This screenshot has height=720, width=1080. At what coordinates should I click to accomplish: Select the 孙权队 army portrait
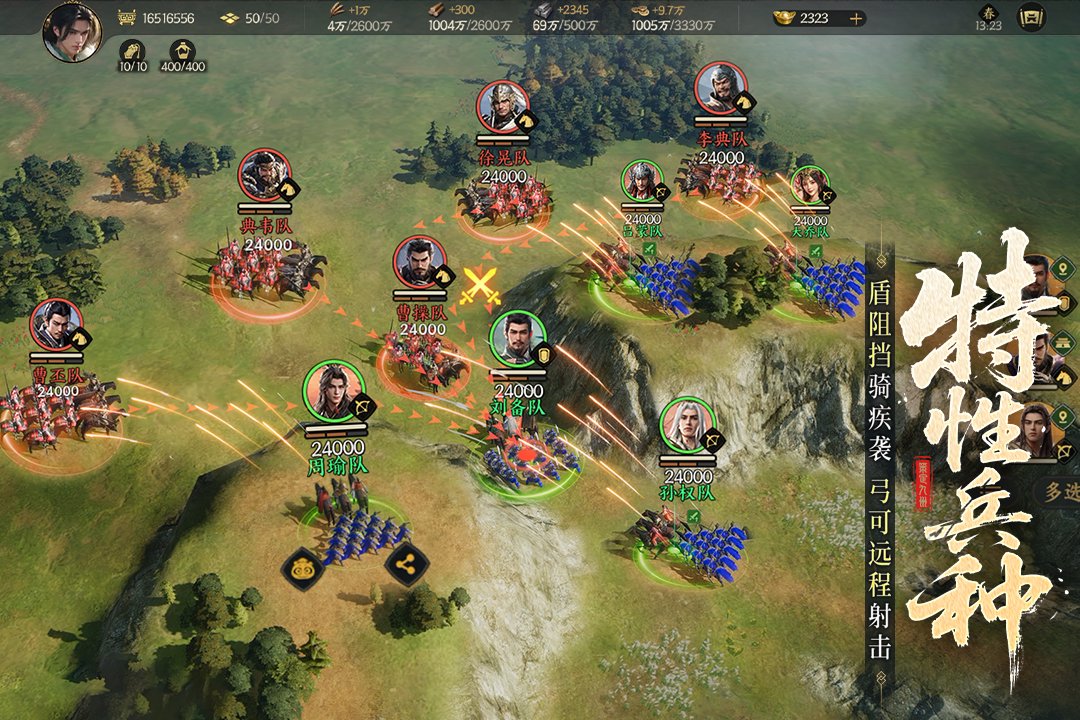pyautogui.click(x=687, y=425)
